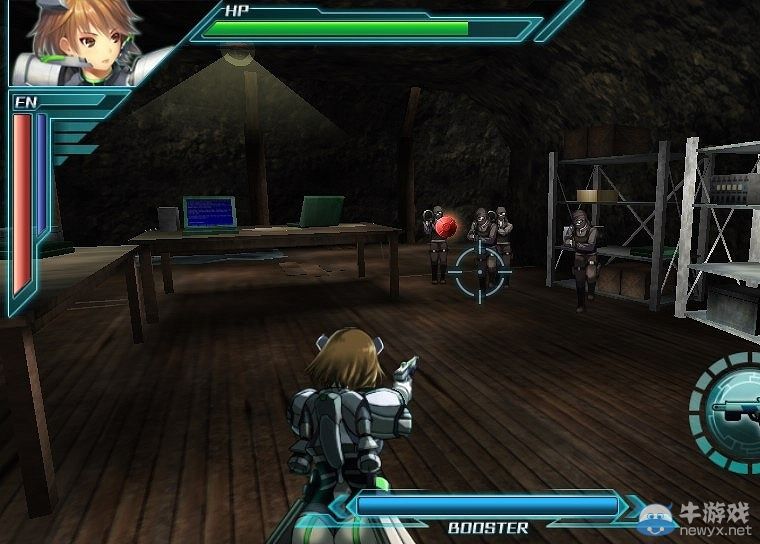This screenshot has height=544, width=760.
Task: Select the rifle weapon dial icon
Action: tap(731, 407)
